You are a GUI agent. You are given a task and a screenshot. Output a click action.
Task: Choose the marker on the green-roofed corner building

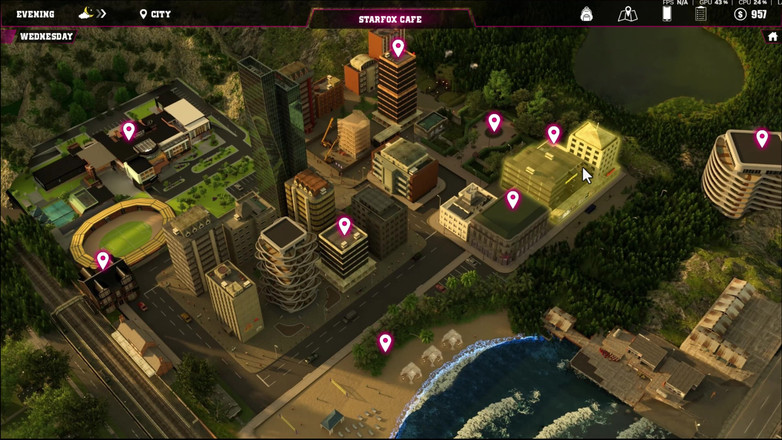513,199
